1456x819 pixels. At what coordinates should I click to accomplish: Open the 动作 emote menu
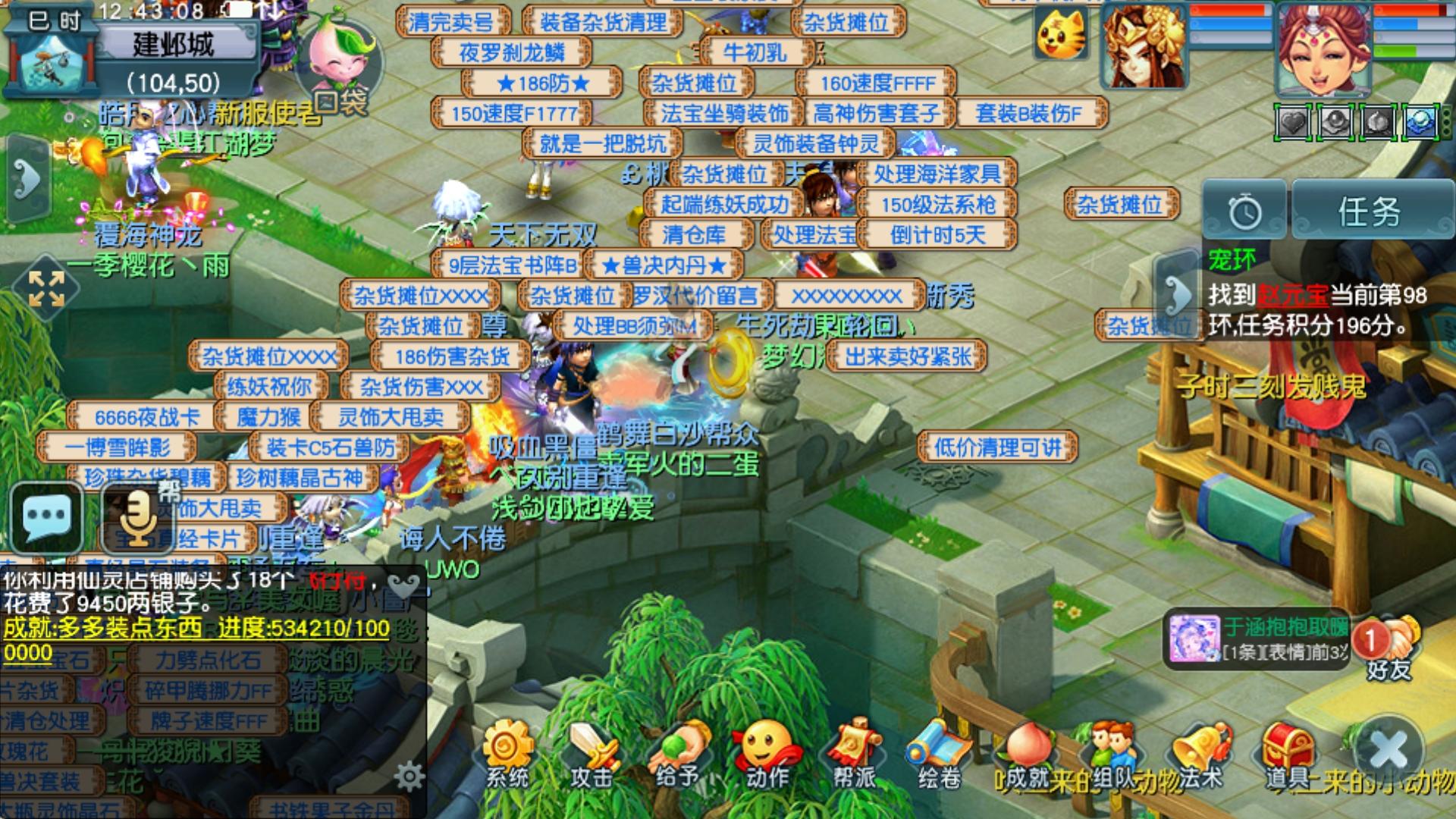pyautogui.click(x=766, y=755)
